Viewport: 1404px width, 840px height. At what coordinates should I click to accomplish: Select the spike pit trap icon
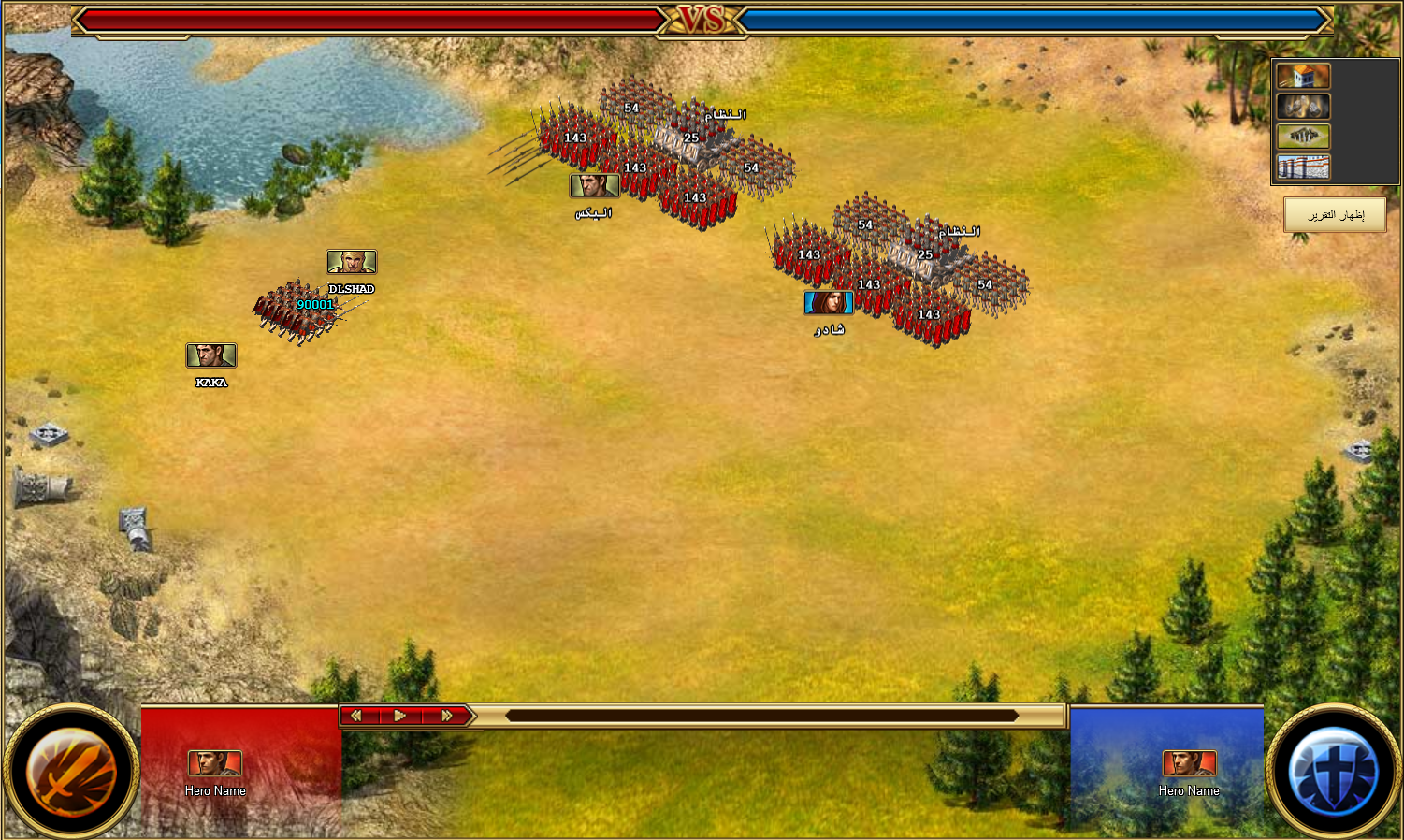pyautogui.click(x=1303, y=137)
